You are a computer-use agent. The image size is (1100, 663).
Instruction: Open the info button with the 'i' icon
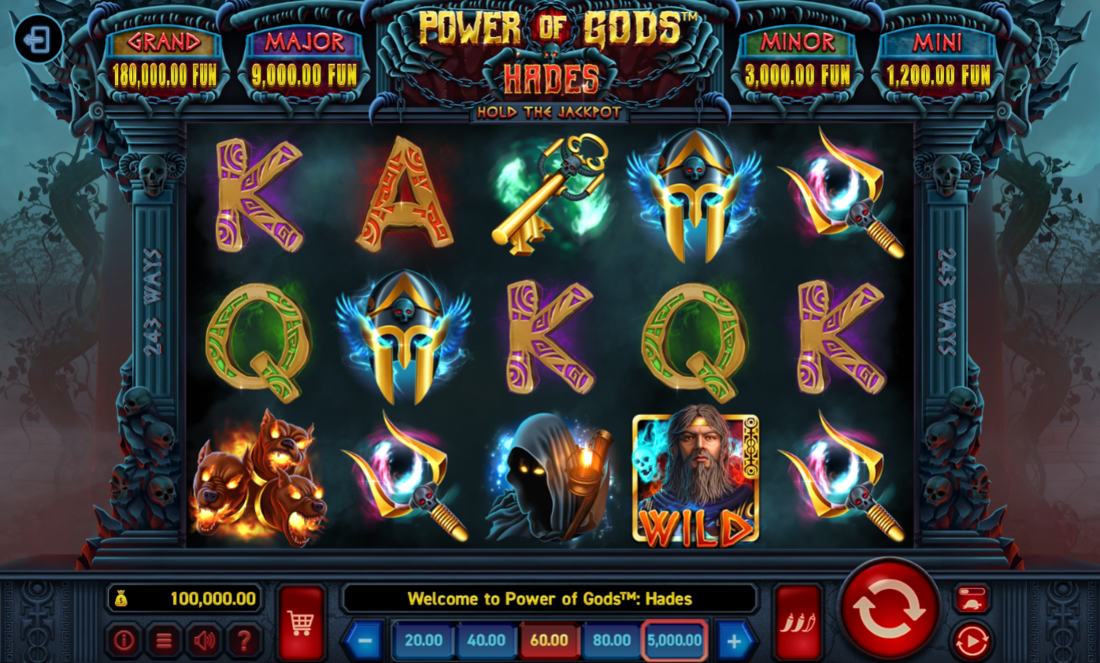(124, 640)
